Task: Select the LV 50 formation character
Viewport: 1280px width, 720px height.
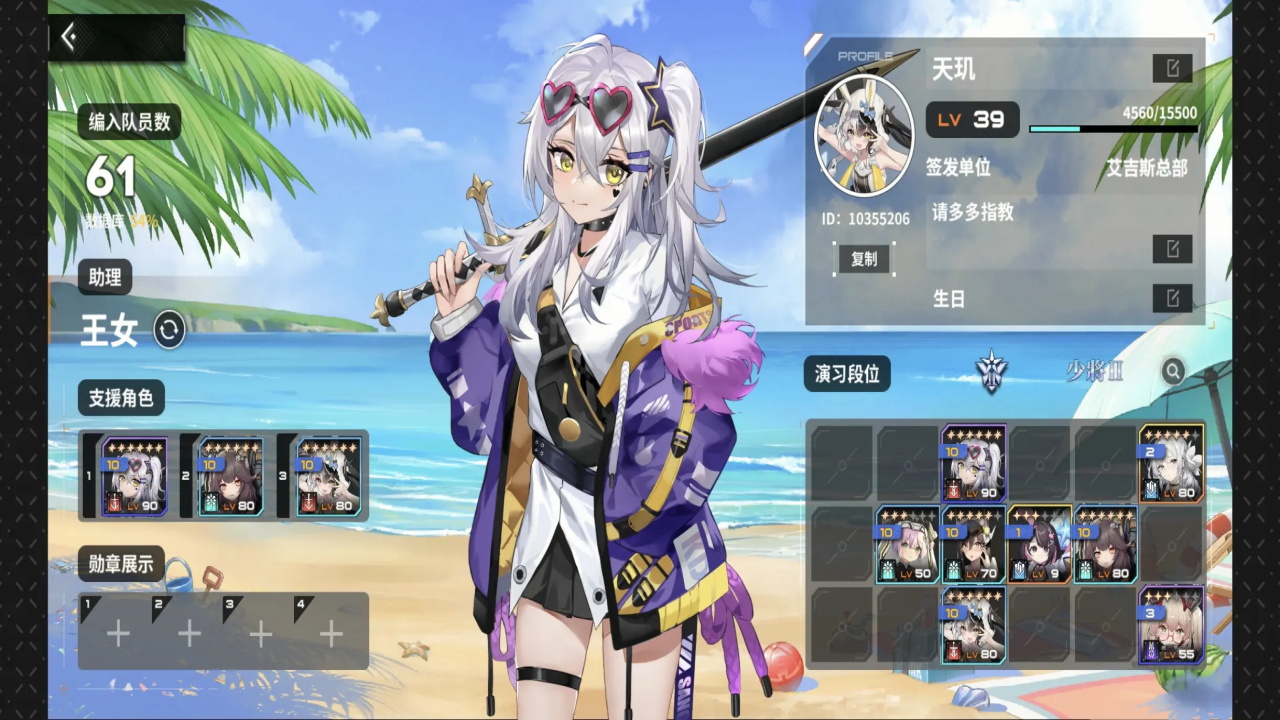Action: [x=907, y=544]
